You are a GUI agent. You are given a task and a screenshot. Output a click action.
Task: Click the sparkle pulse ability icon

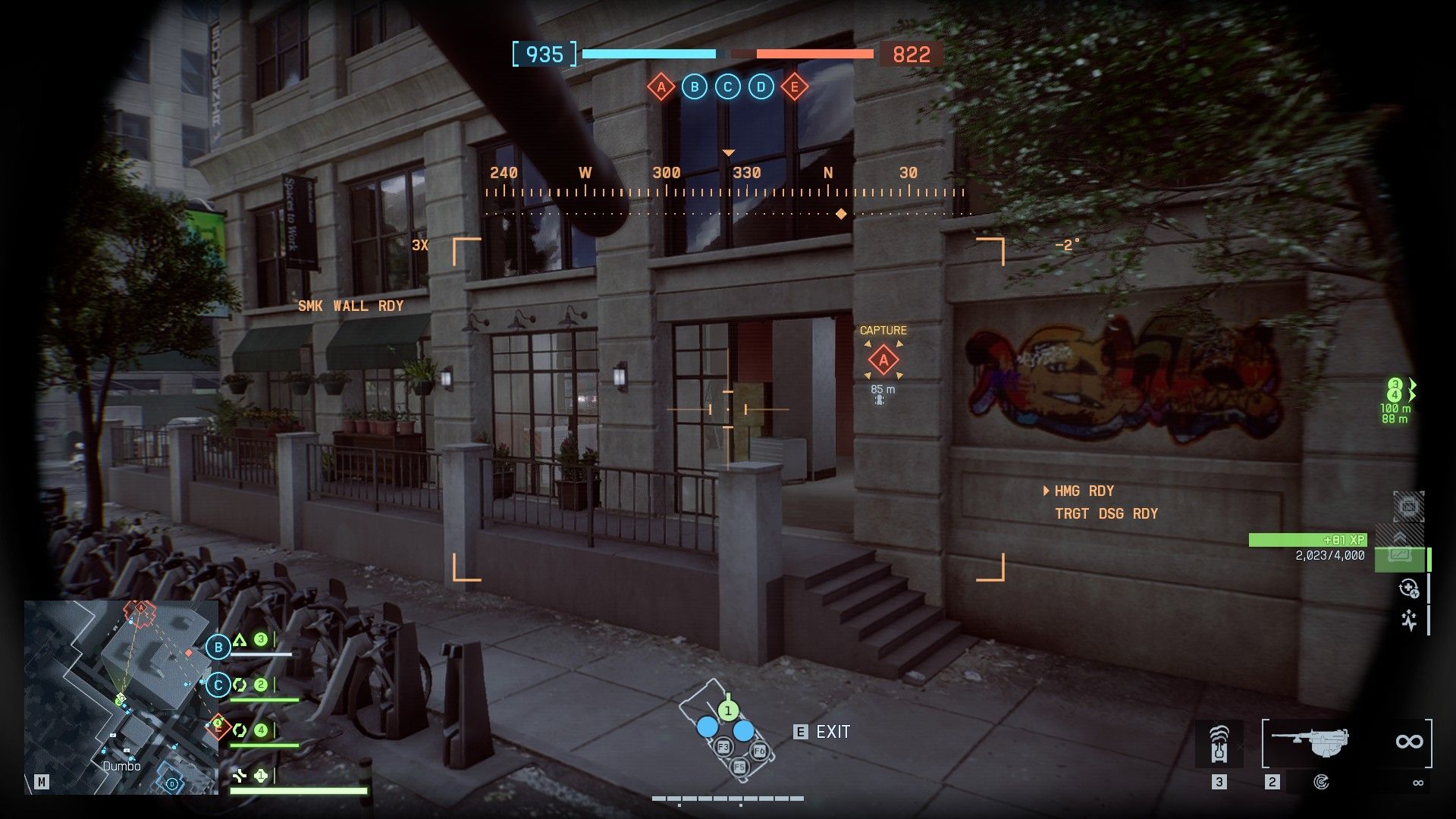[1408, 621]
